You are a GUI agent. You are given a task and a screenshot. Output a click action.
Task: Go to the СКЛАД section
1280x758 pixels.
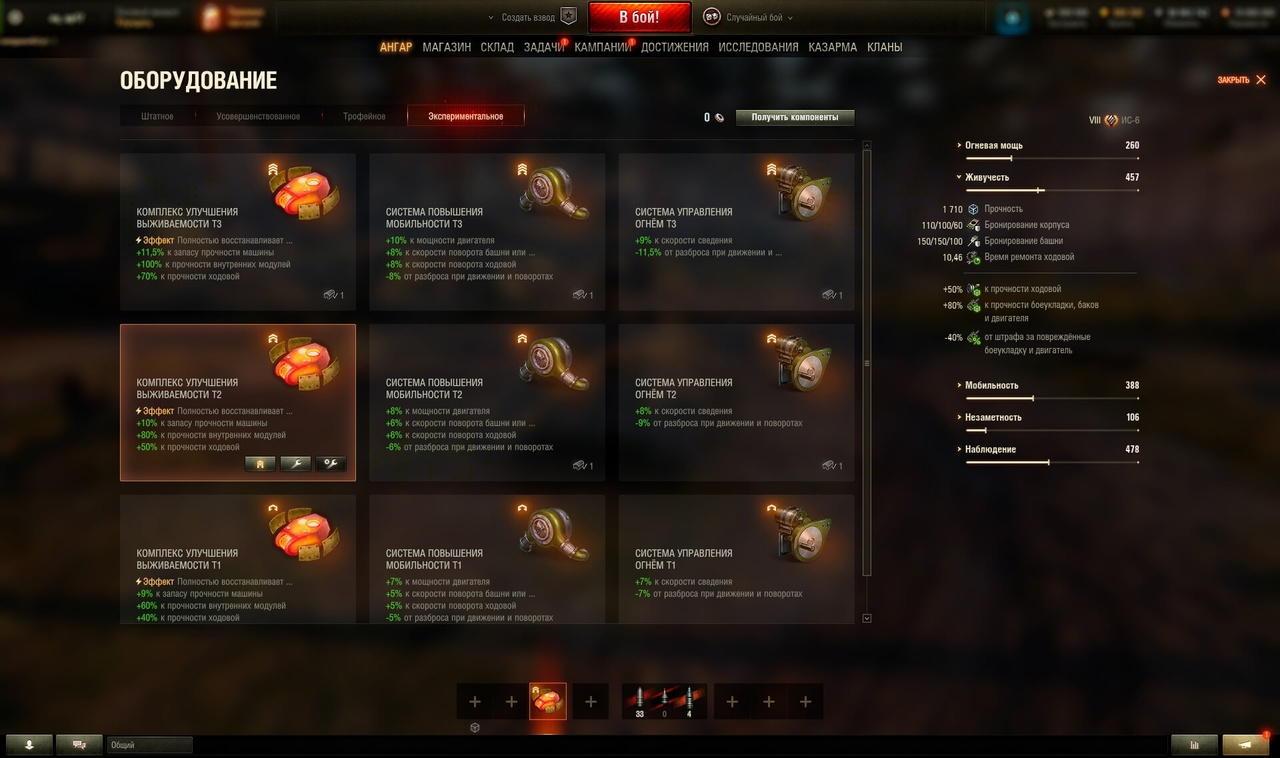coord(497,47)
